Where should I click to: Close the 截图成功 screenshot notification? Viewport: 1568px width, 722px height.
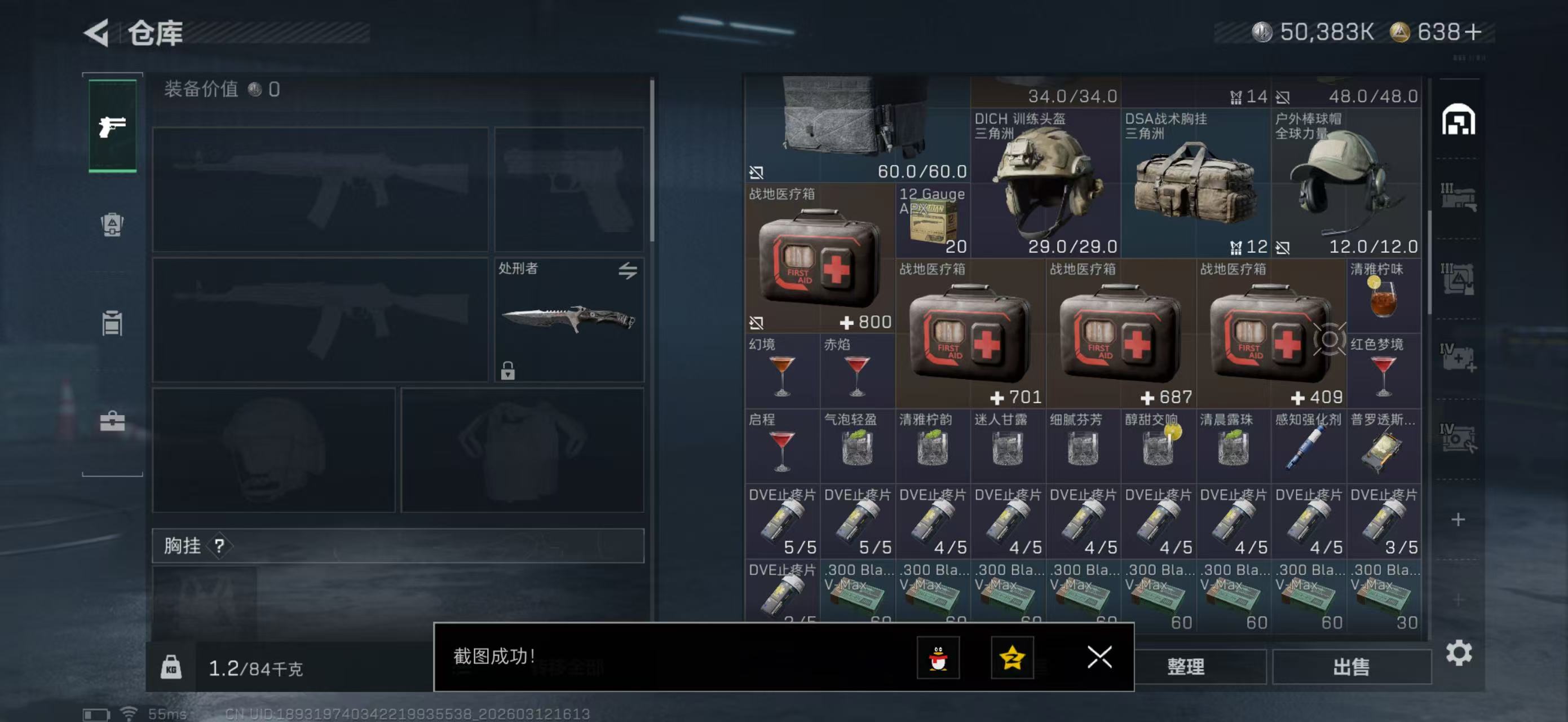[x=1099, y=657]
